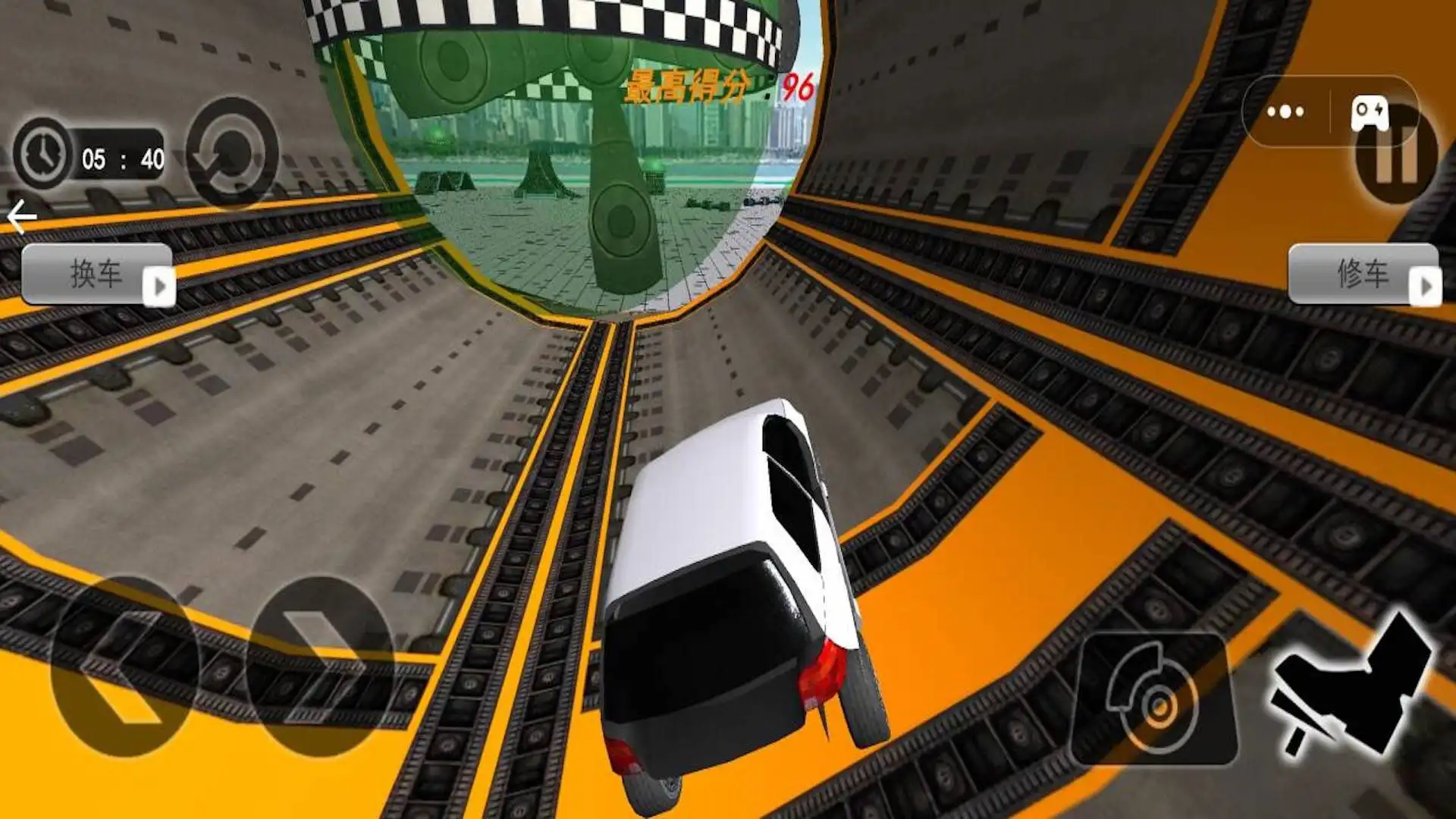
Task: Open the gamepad icon in the capsule
Action: [1370, 112]
